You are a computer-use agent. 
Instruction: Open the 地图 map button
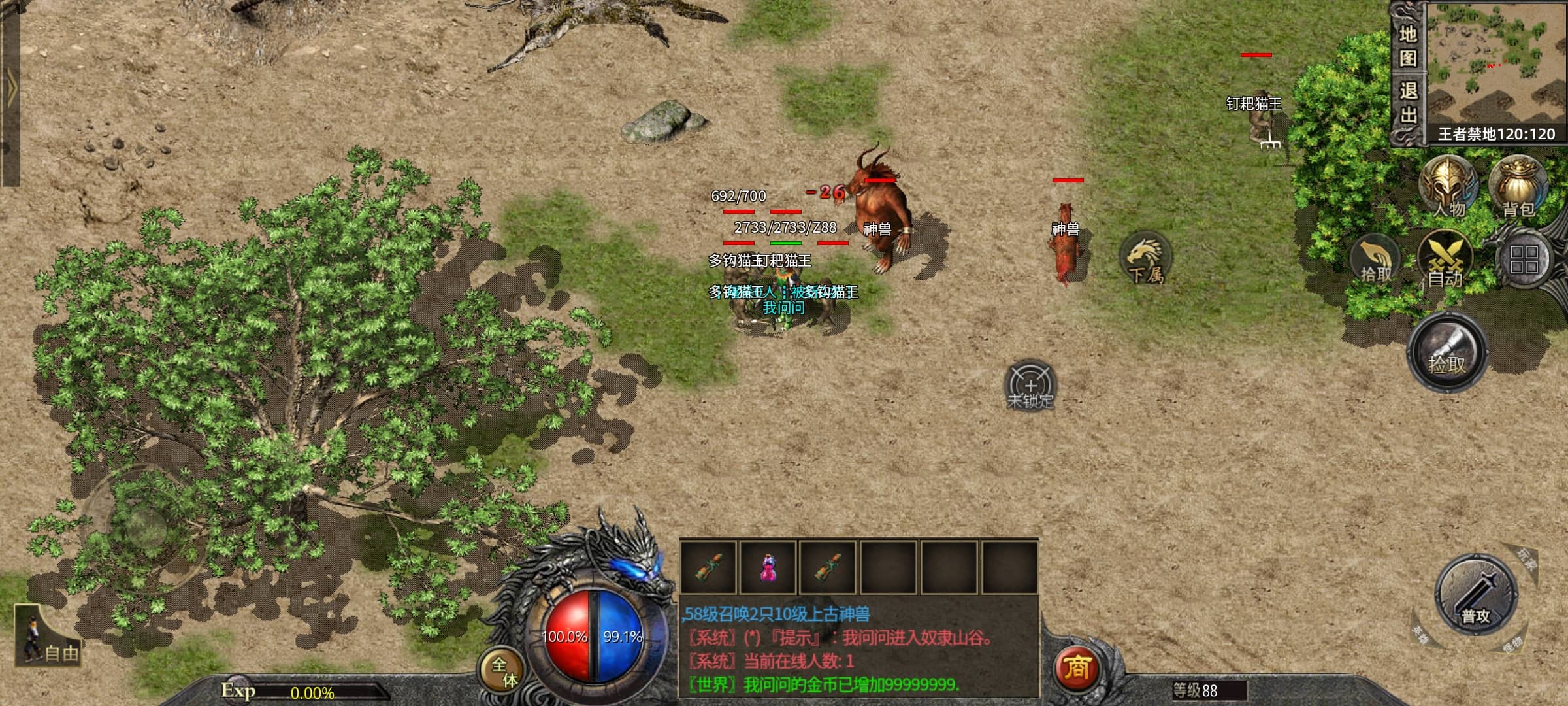click(x=1408, y=46)
